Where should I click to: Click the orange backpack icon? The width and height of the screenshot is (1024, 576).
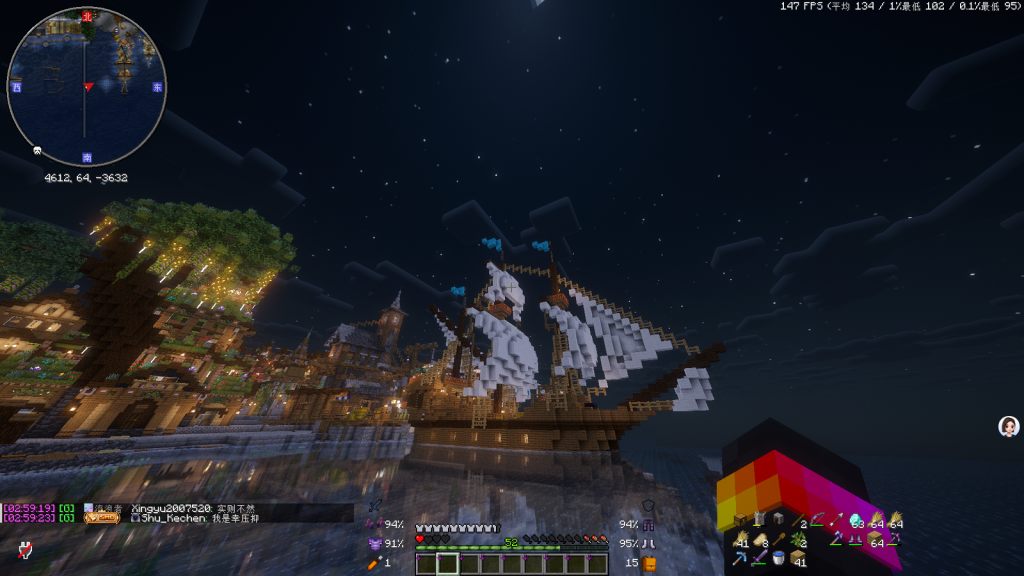(649, 563)
